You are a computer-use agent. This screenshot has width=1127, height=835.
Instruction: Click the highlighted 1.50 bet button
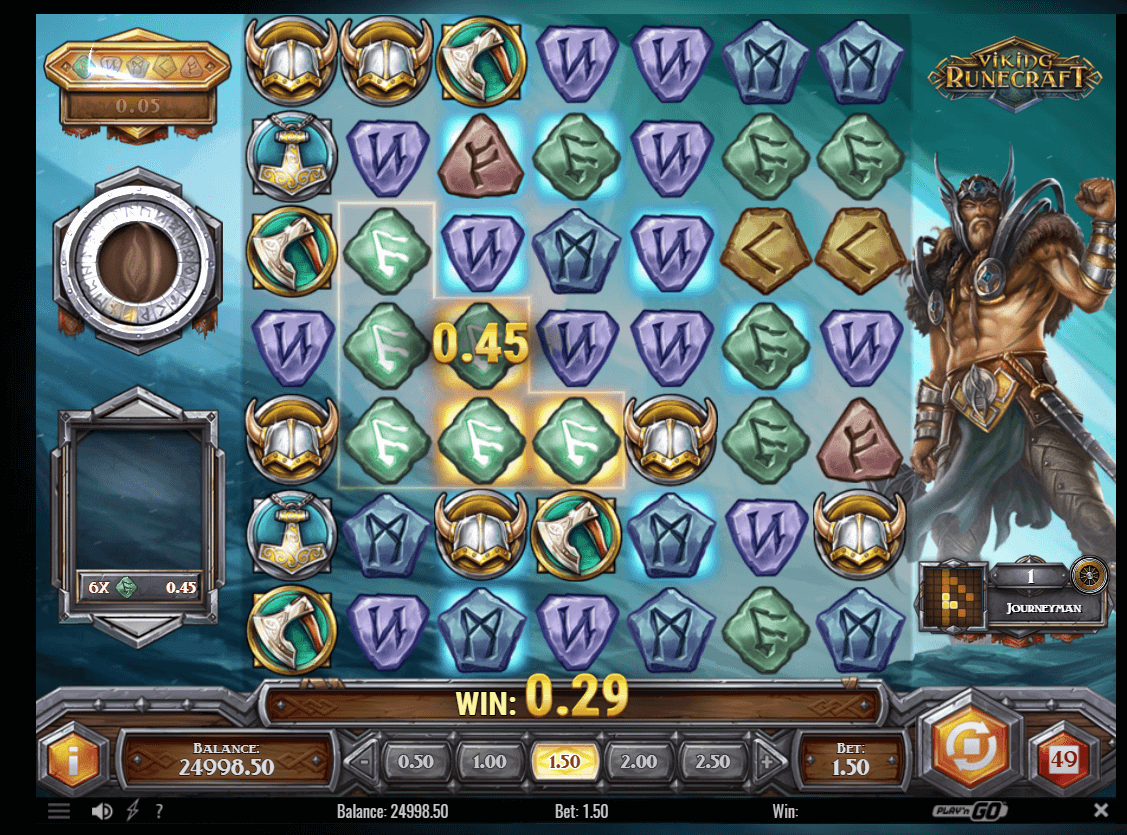pyautogui.click(x=564, y=762)
